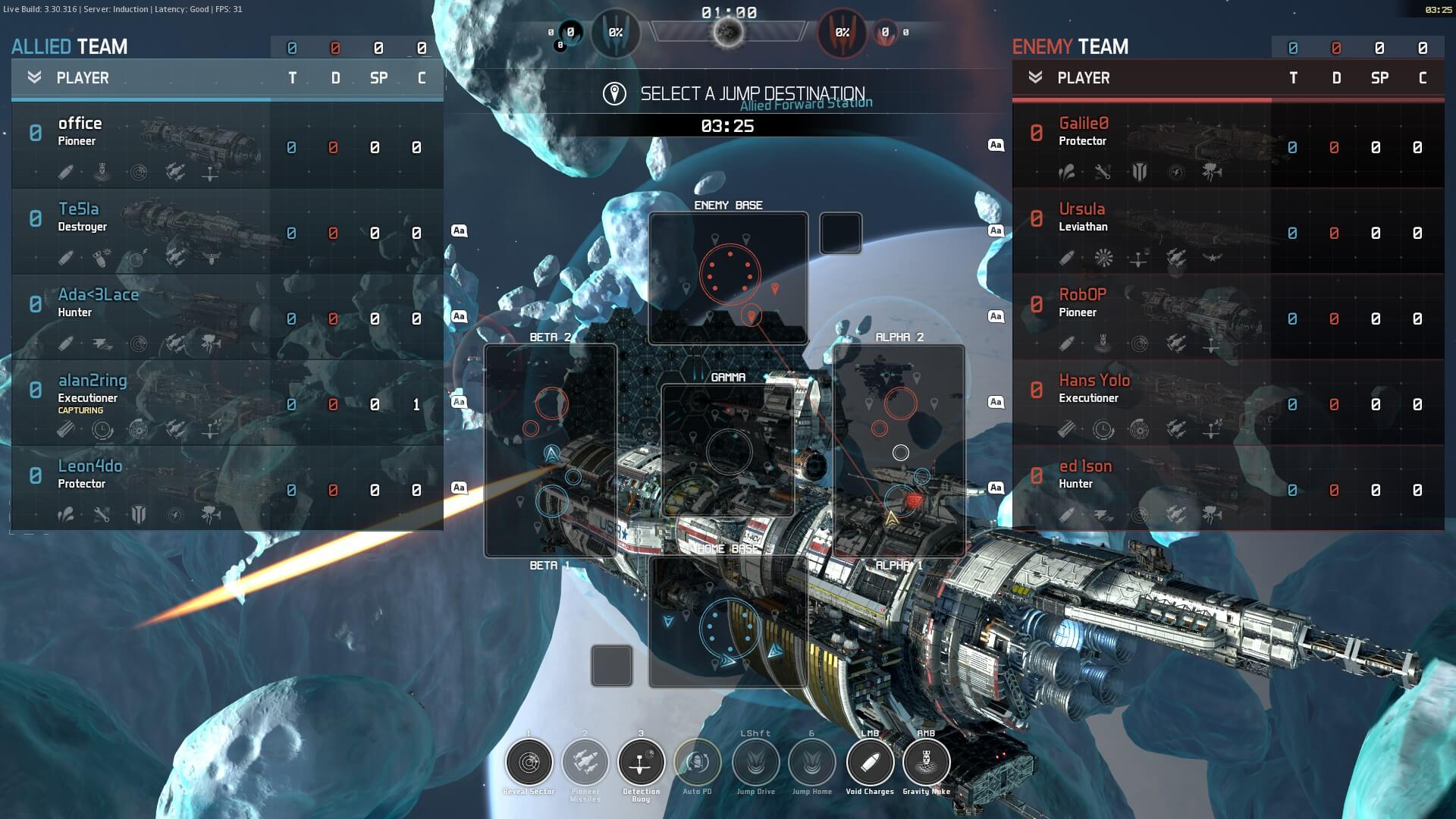This screenshot has height=819, width=1456.
Task: Engage the Jump Drive
Action: click(x=756, y=762)
